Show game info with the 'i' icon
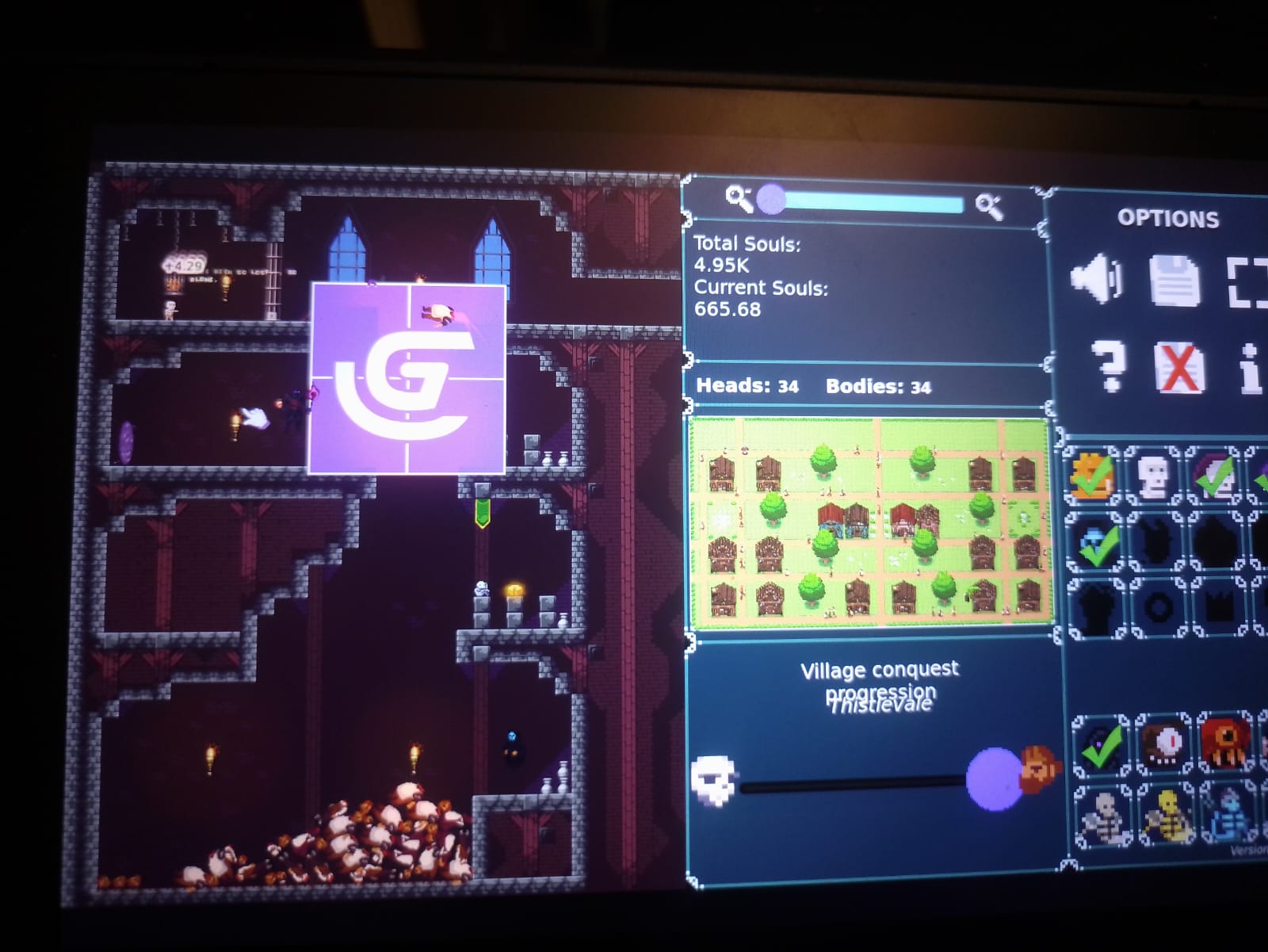 point(1251,369)
